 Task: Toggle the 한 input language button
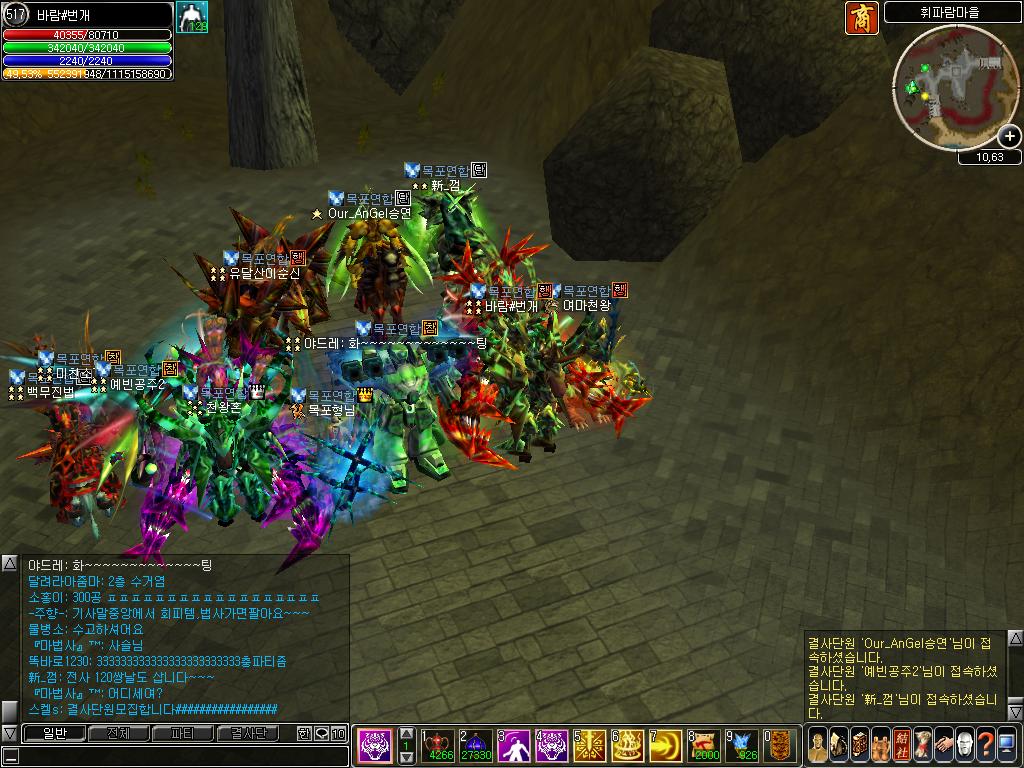304,733
